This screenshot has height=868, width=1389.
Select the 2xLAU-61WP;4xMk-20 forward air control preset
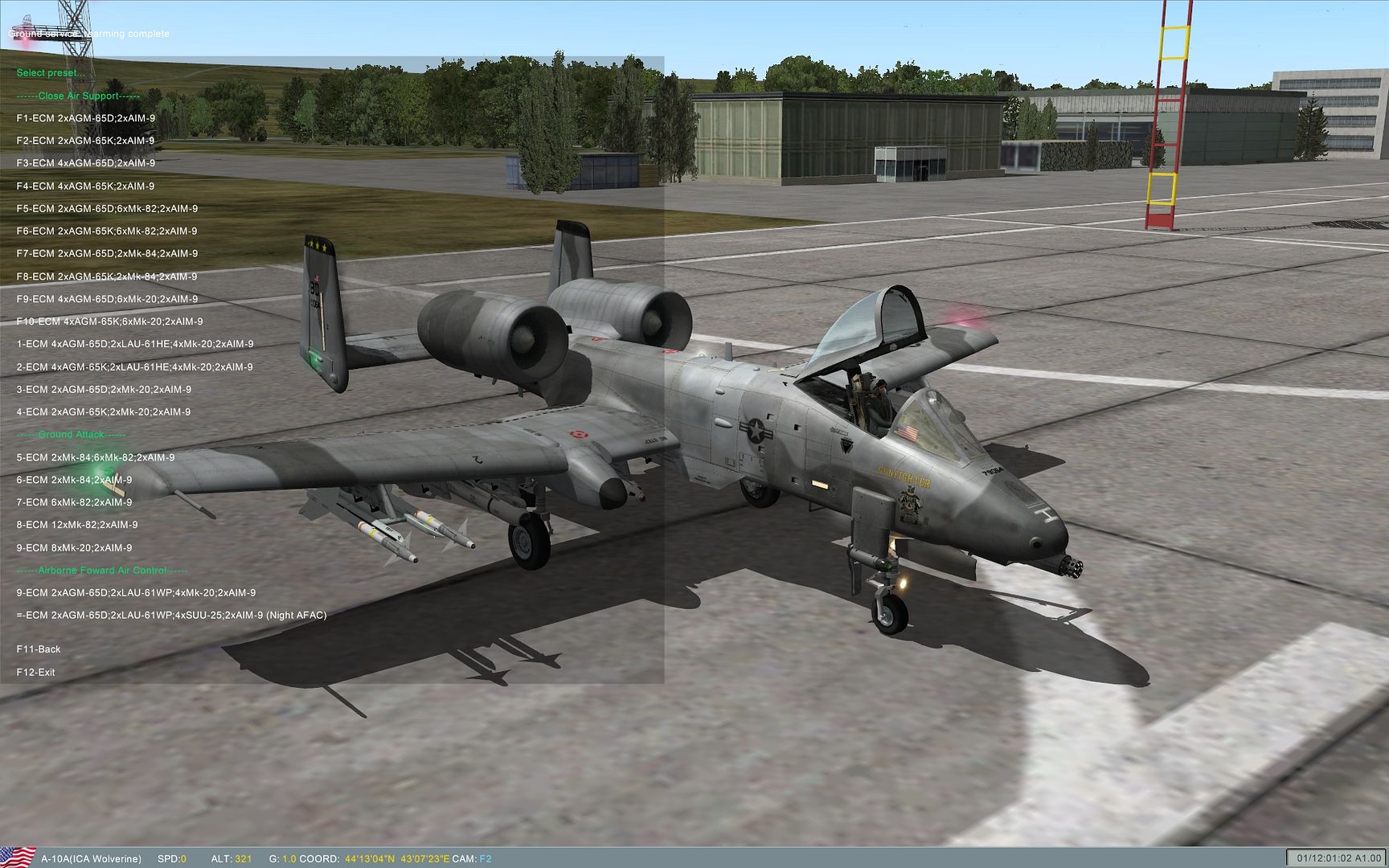coord(136,593)
